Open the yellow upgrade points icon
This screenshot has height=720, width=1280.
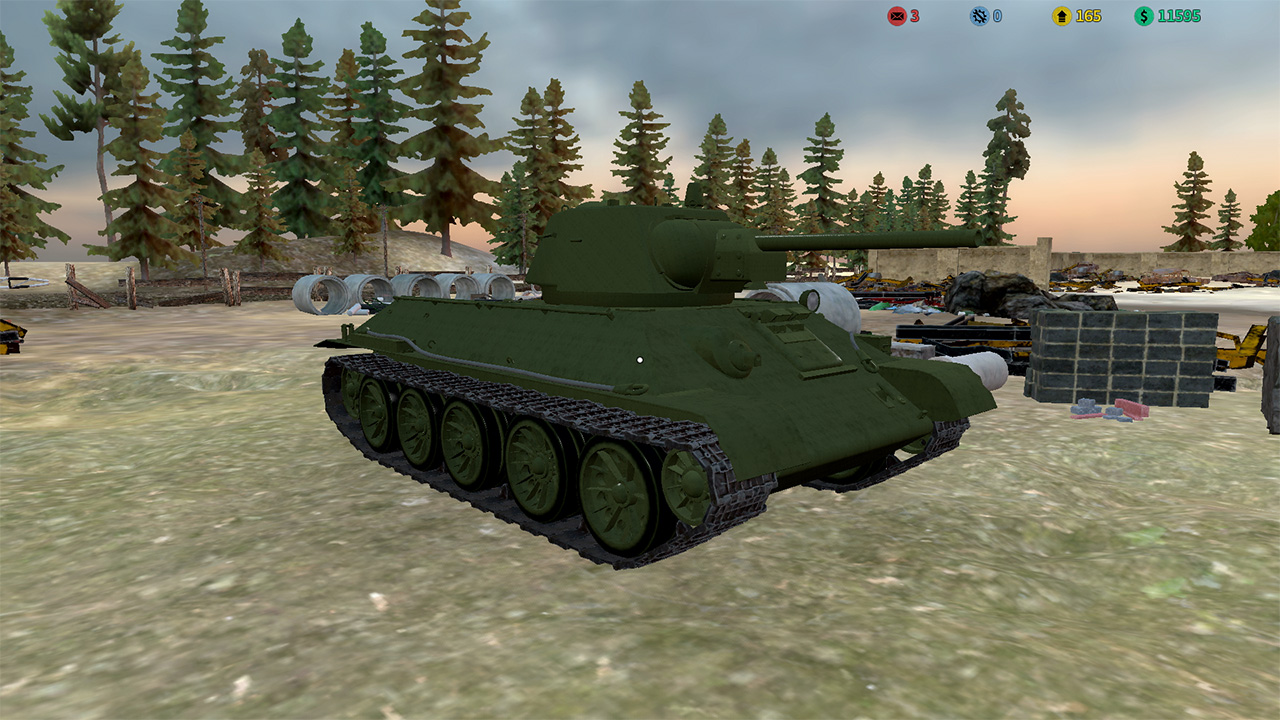click(1060, 15)
